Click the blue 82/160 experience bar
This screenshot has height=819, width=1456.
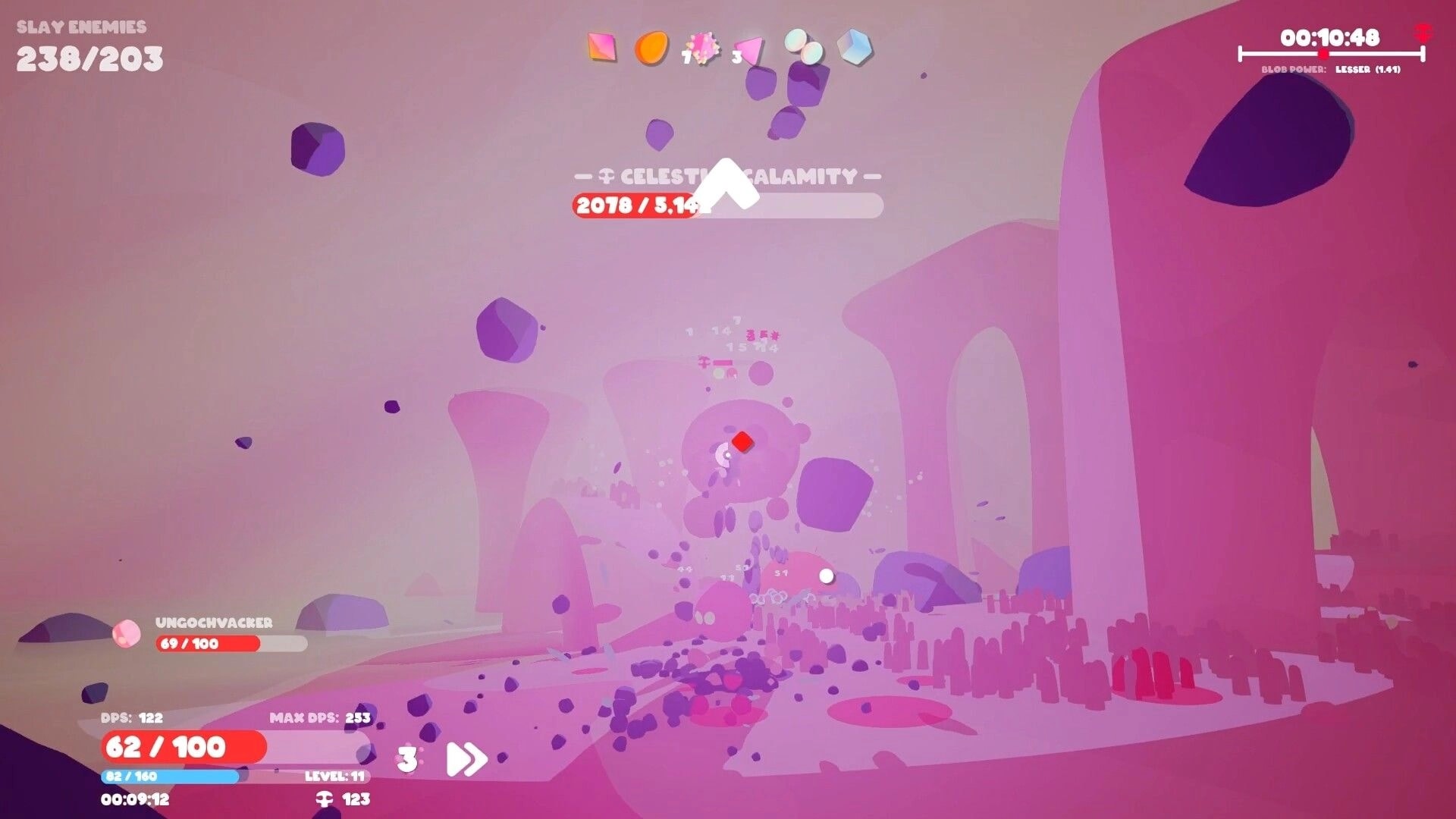tap(171, 777)
